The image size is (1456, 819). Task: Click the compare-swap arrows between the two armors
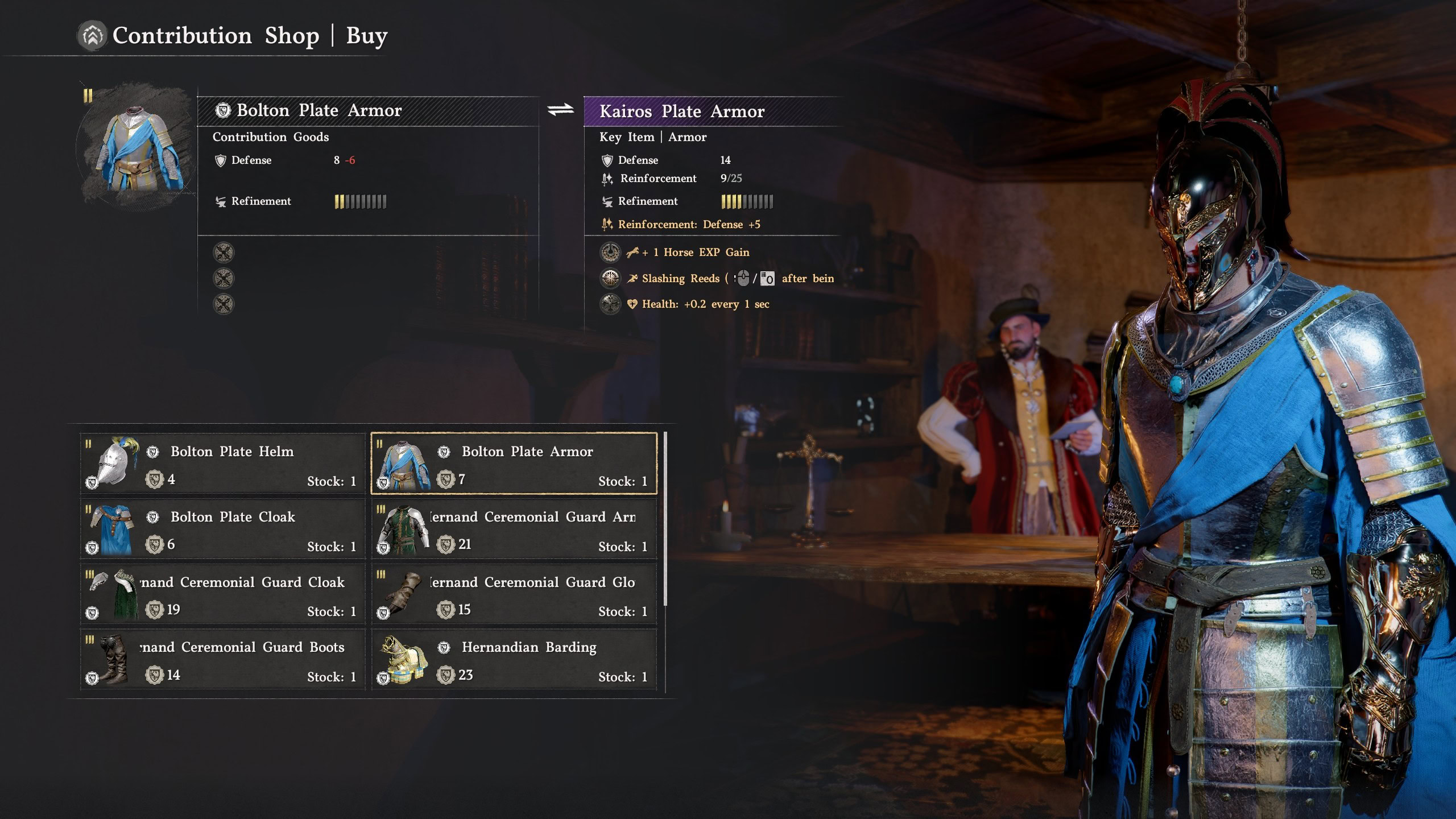[x=562, y=110]
